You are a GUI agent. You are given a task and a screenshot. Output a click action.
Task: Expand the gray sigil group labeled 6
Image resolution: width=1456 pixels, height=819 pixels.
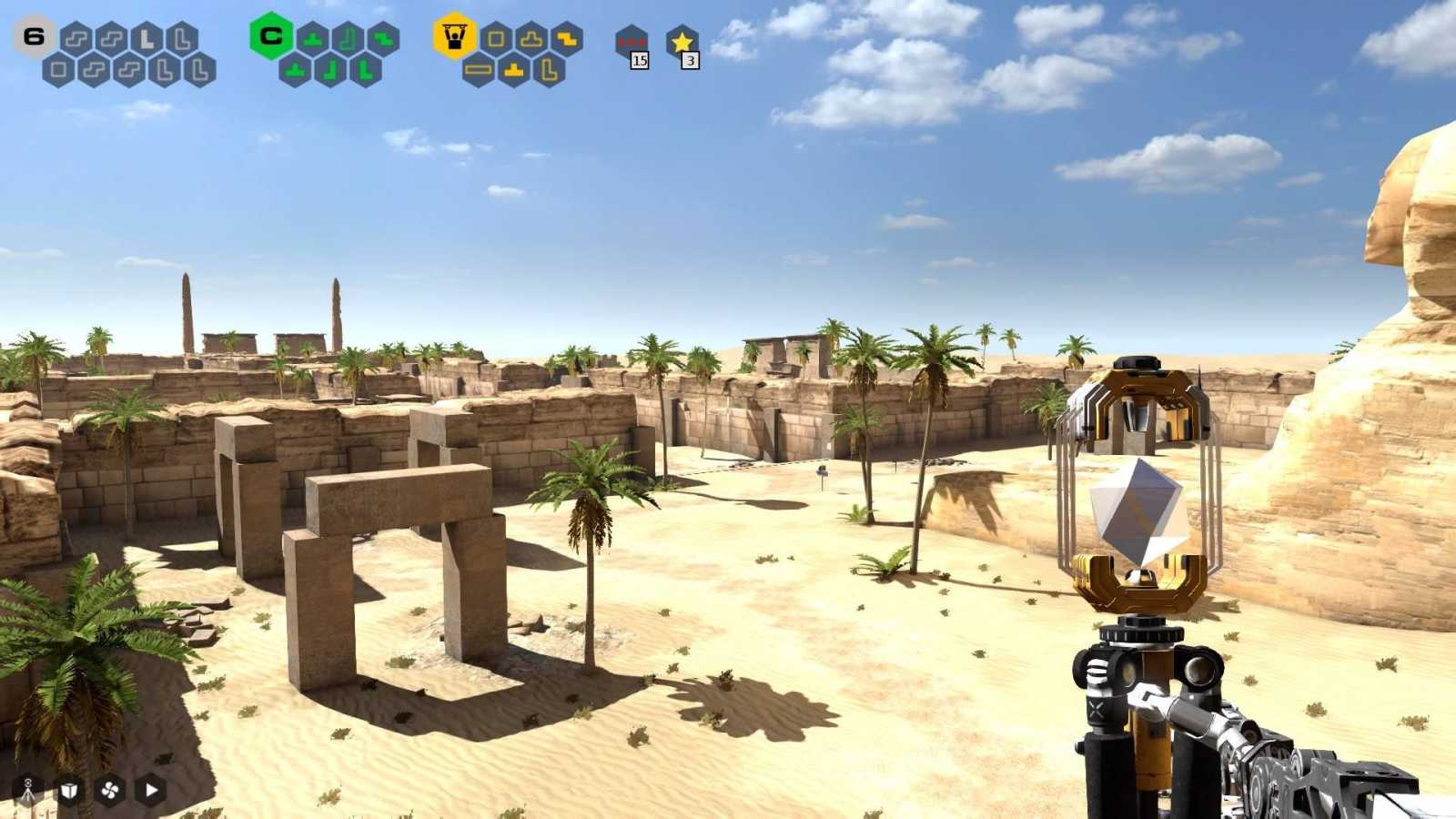pos(32,36)
